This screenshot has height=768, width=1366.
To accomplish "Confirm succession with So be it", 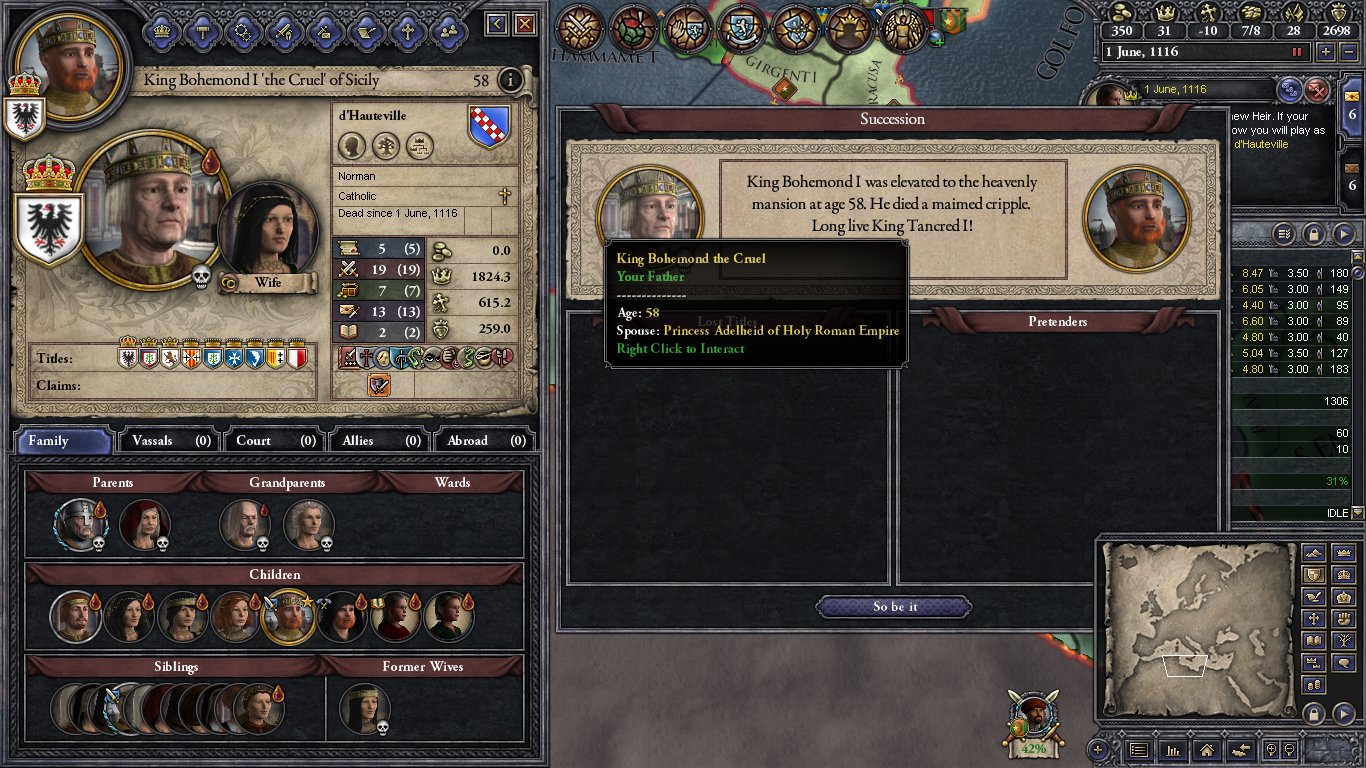I will (894, 607).
